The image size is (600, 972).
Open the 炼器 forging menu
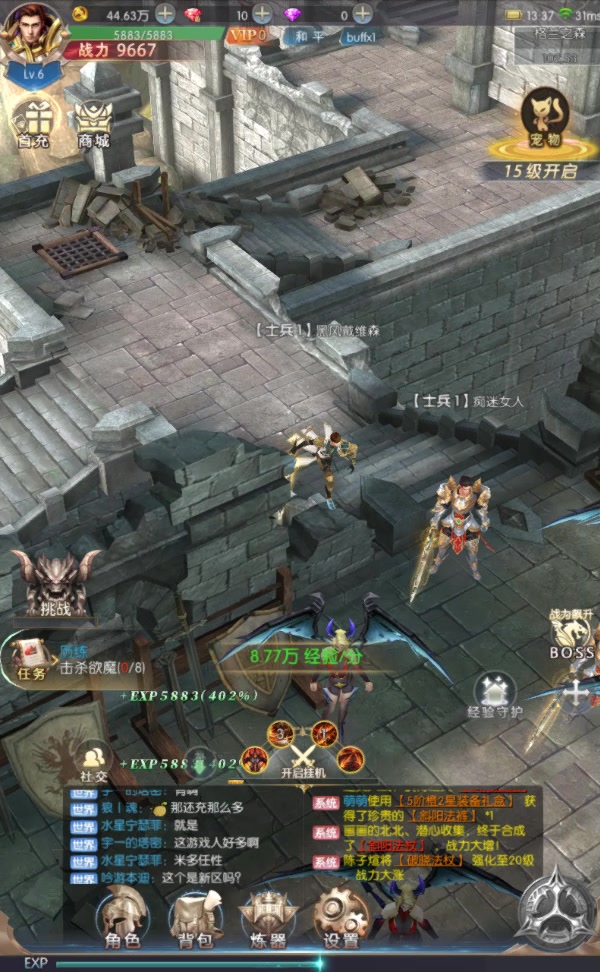click(x=268, y=916)
